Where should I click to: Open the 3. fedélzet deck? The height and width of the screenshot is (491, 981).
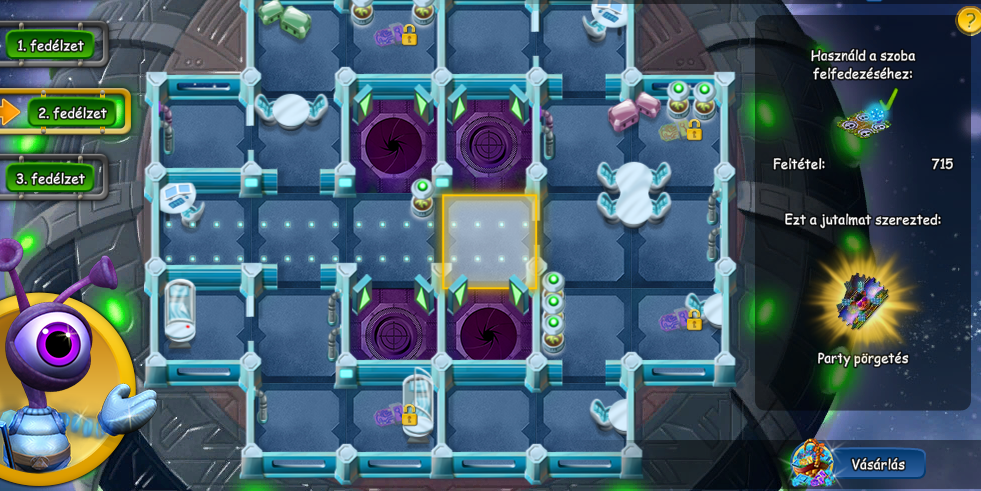click(x=51, y=179)
